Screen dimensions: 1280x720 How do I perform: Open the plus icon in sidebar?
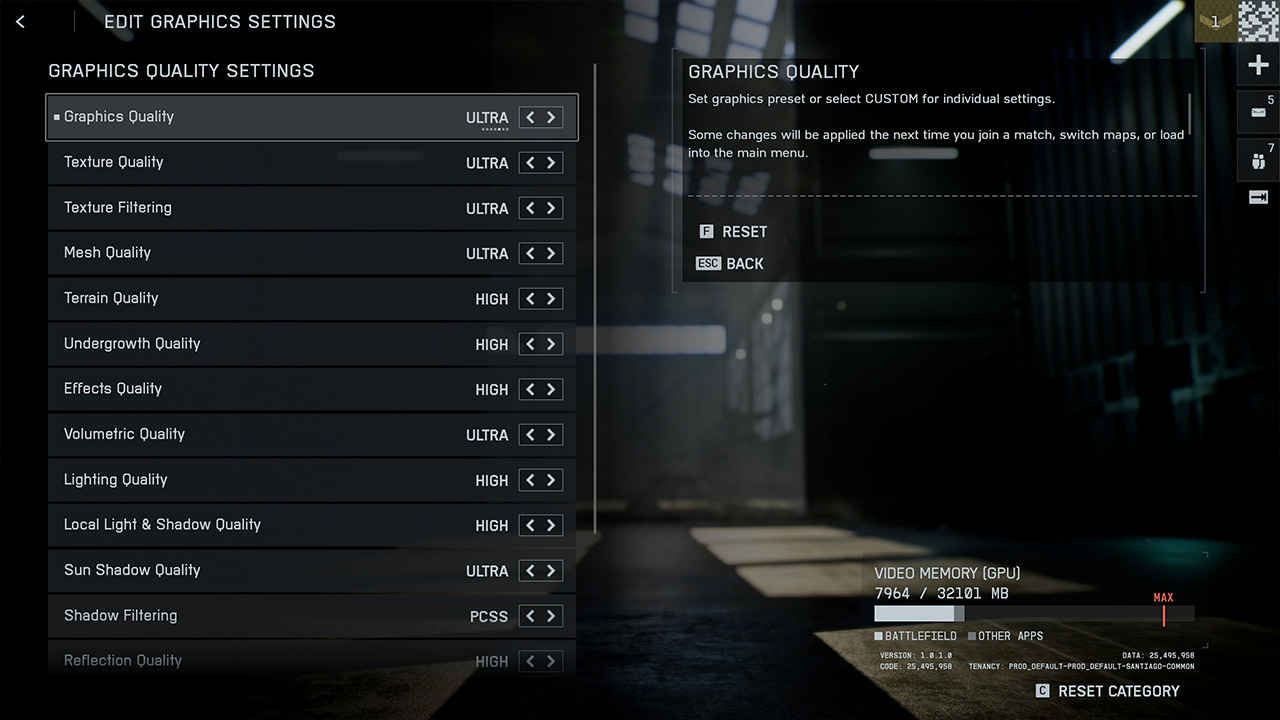[x=1258, y=66]
